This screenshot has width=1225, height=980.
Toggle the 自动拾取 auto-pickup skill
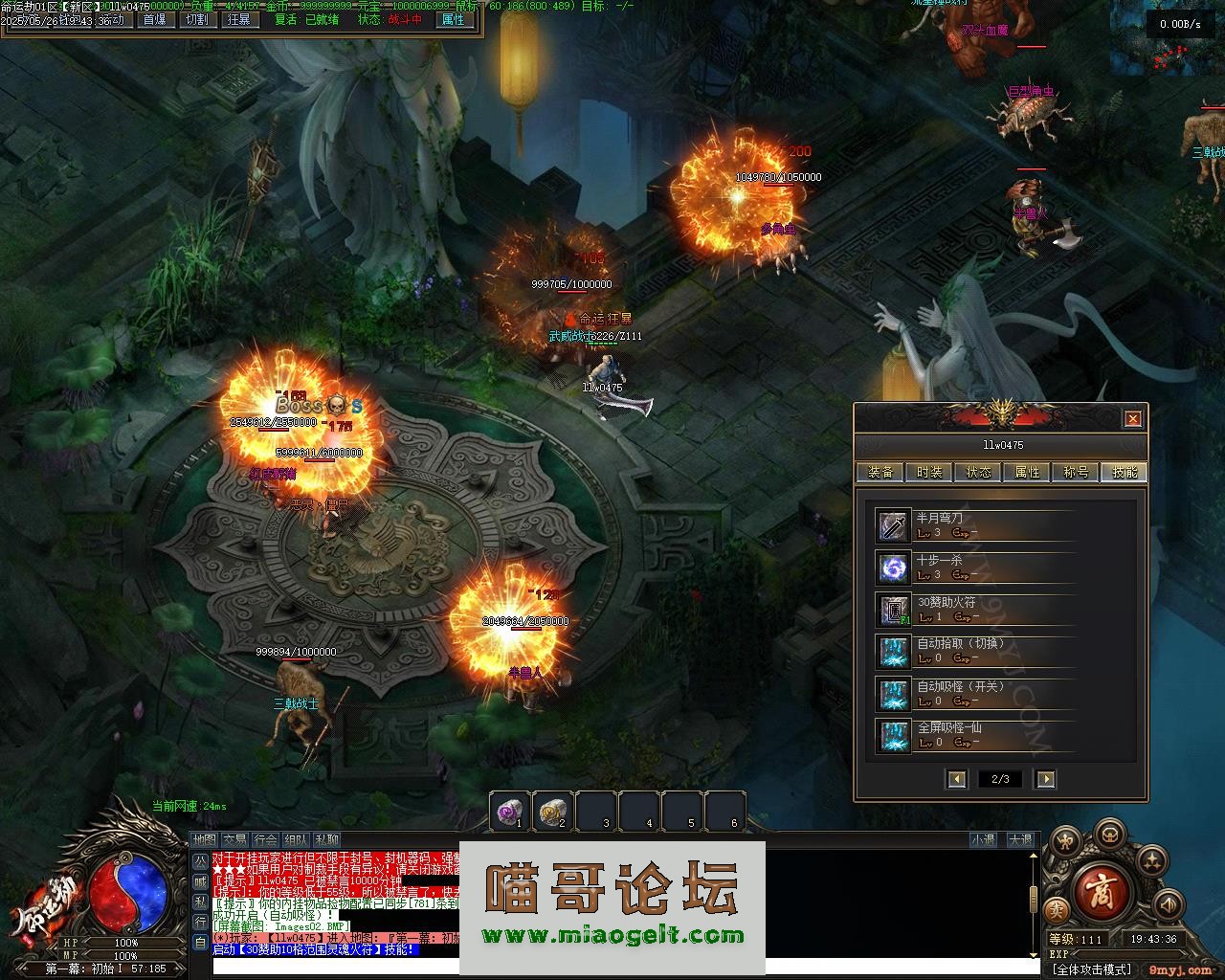click(x=894, y=652)
